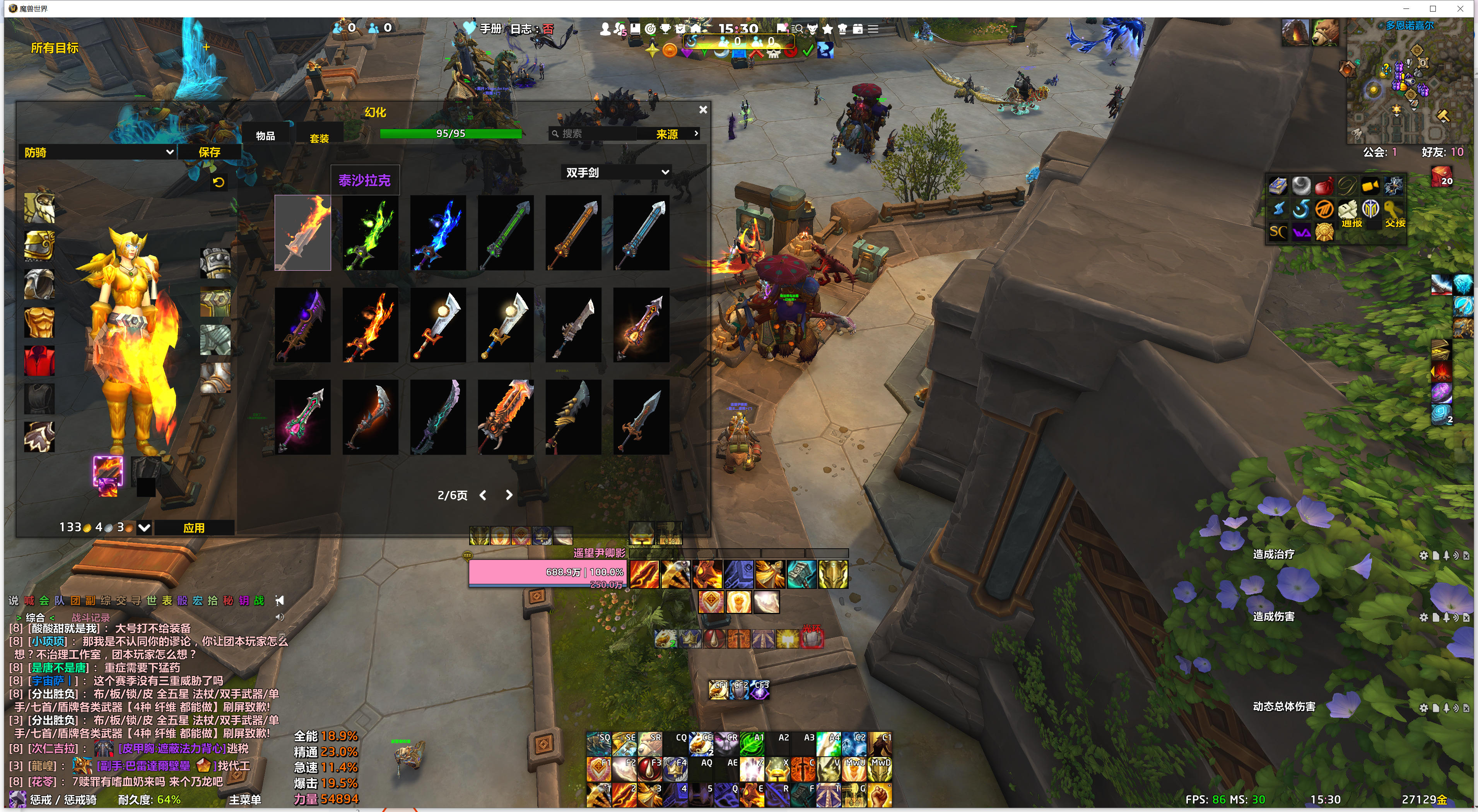The width and height of the screenshot is (1478, 812).
Task: Open the 双手剑 weapon type dropdown
Action: (617, 172)
